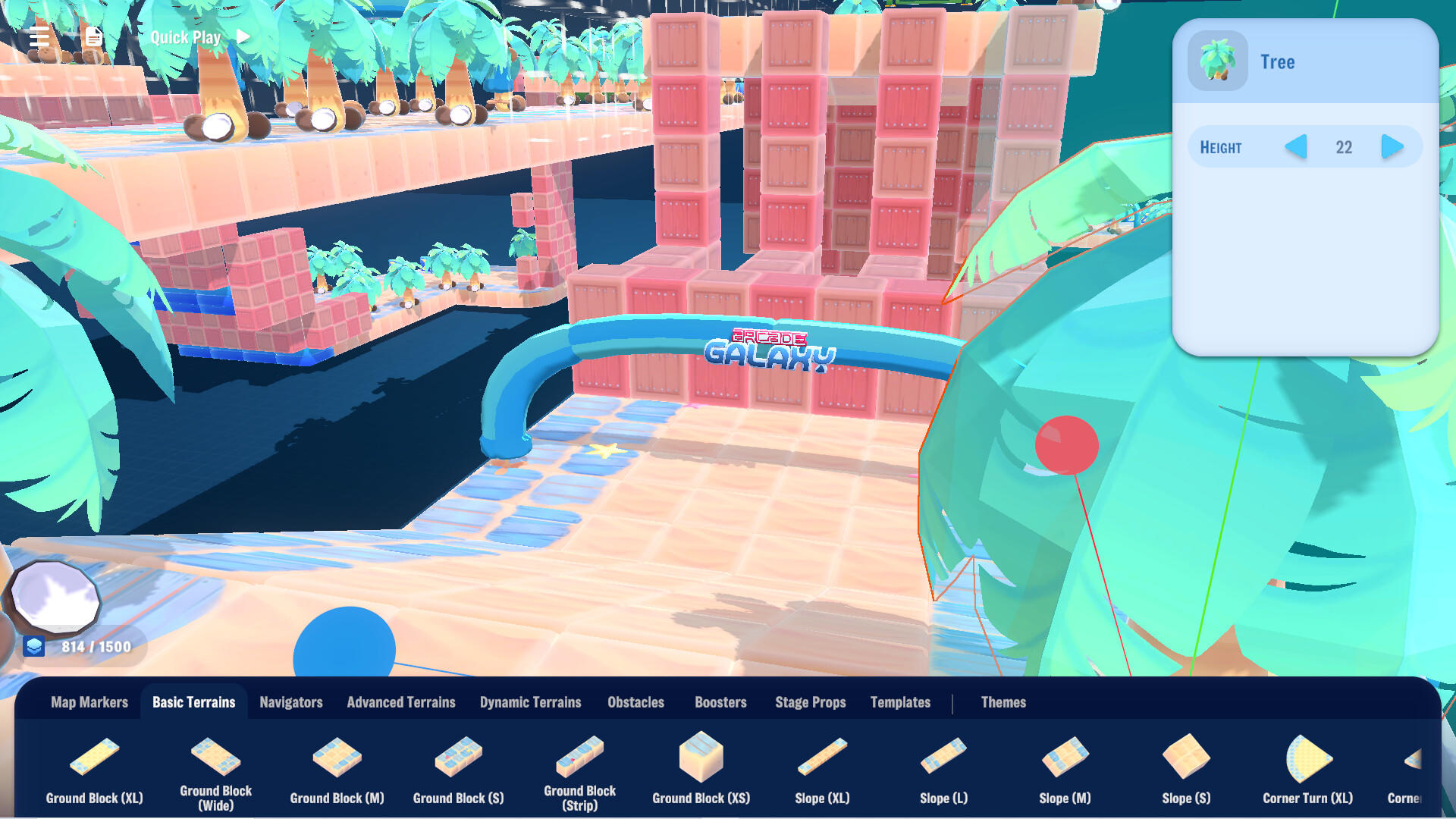Open the Stage Props tab
The image size is (1456, 819).
pos(810,702)
